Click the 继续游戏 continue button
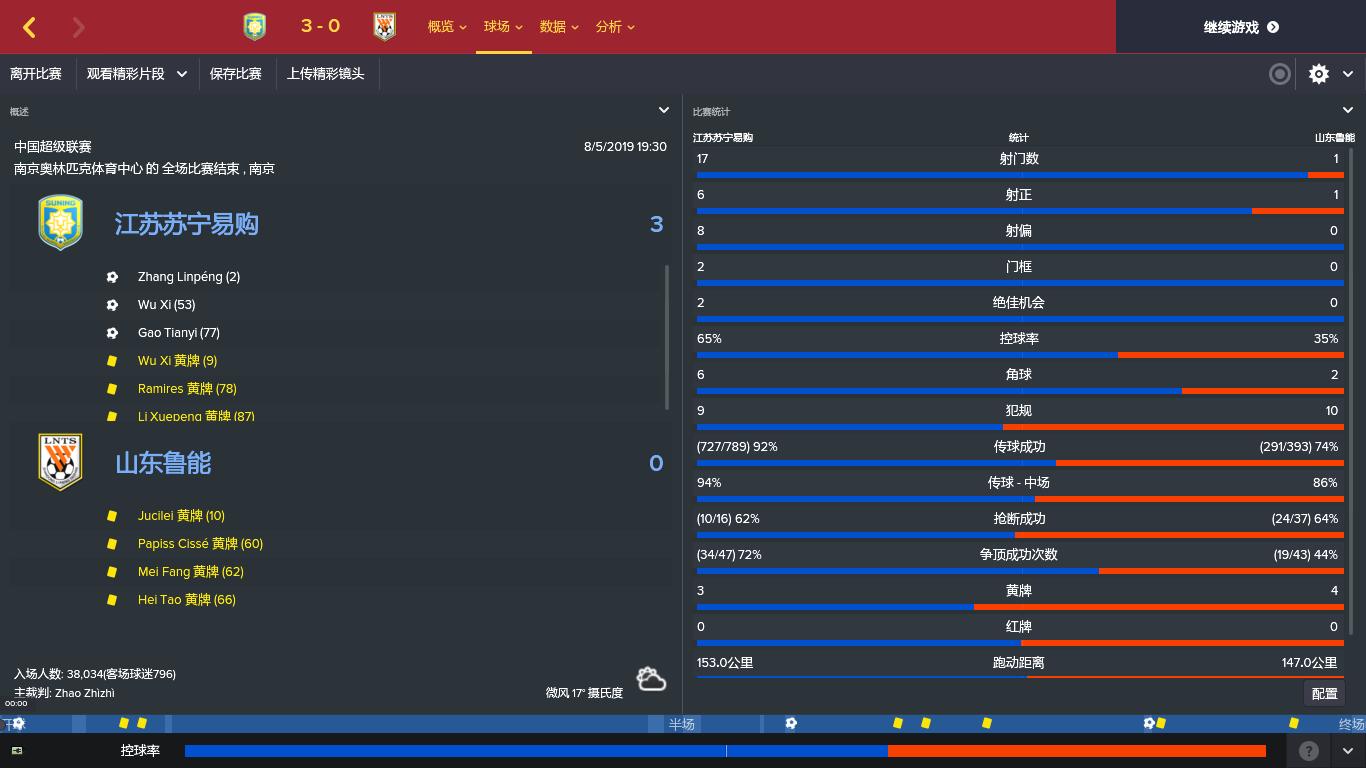 [x=1240, y=27]
